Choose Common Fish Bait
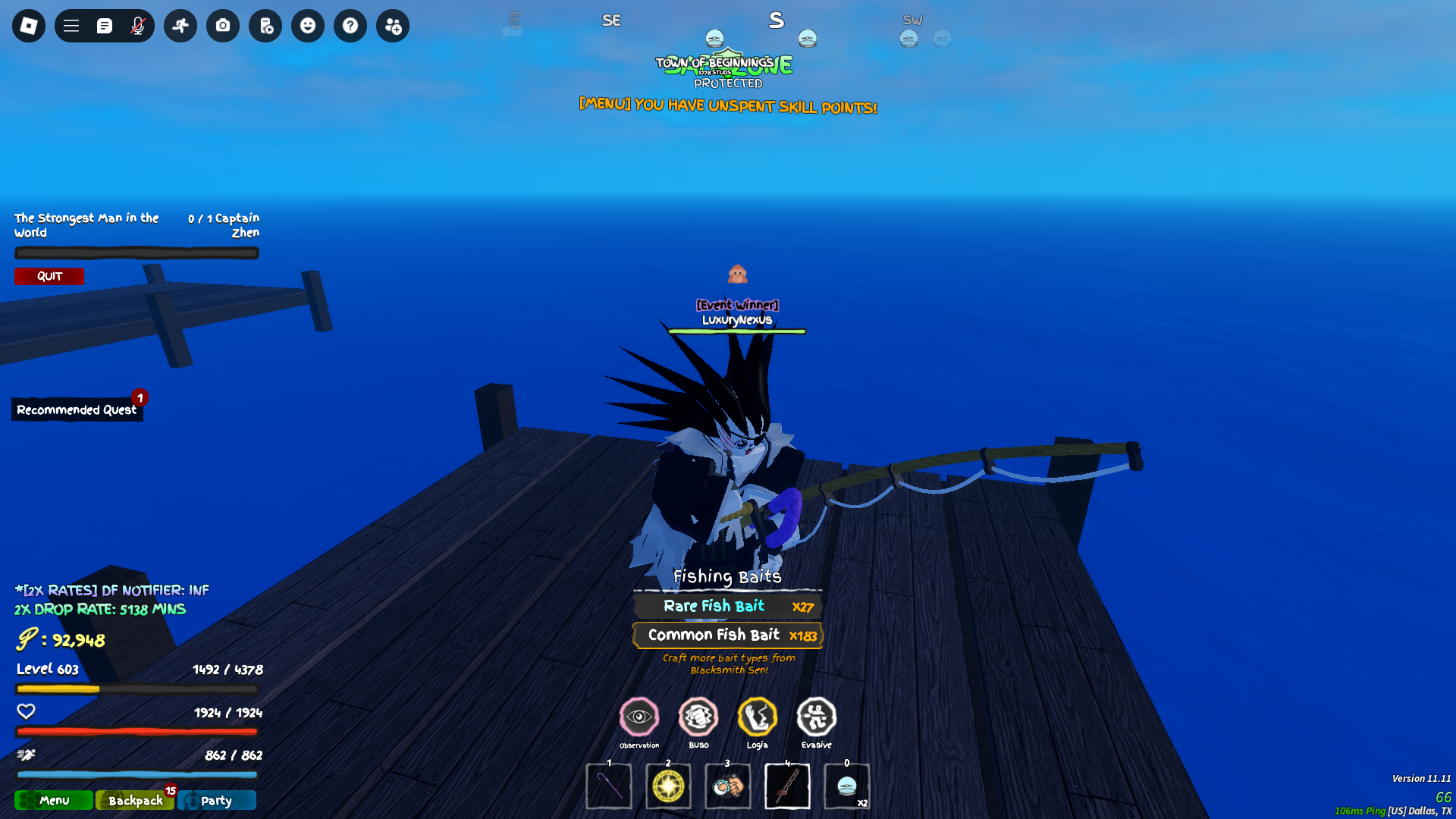1456x819 pixels. click(728, 635)
